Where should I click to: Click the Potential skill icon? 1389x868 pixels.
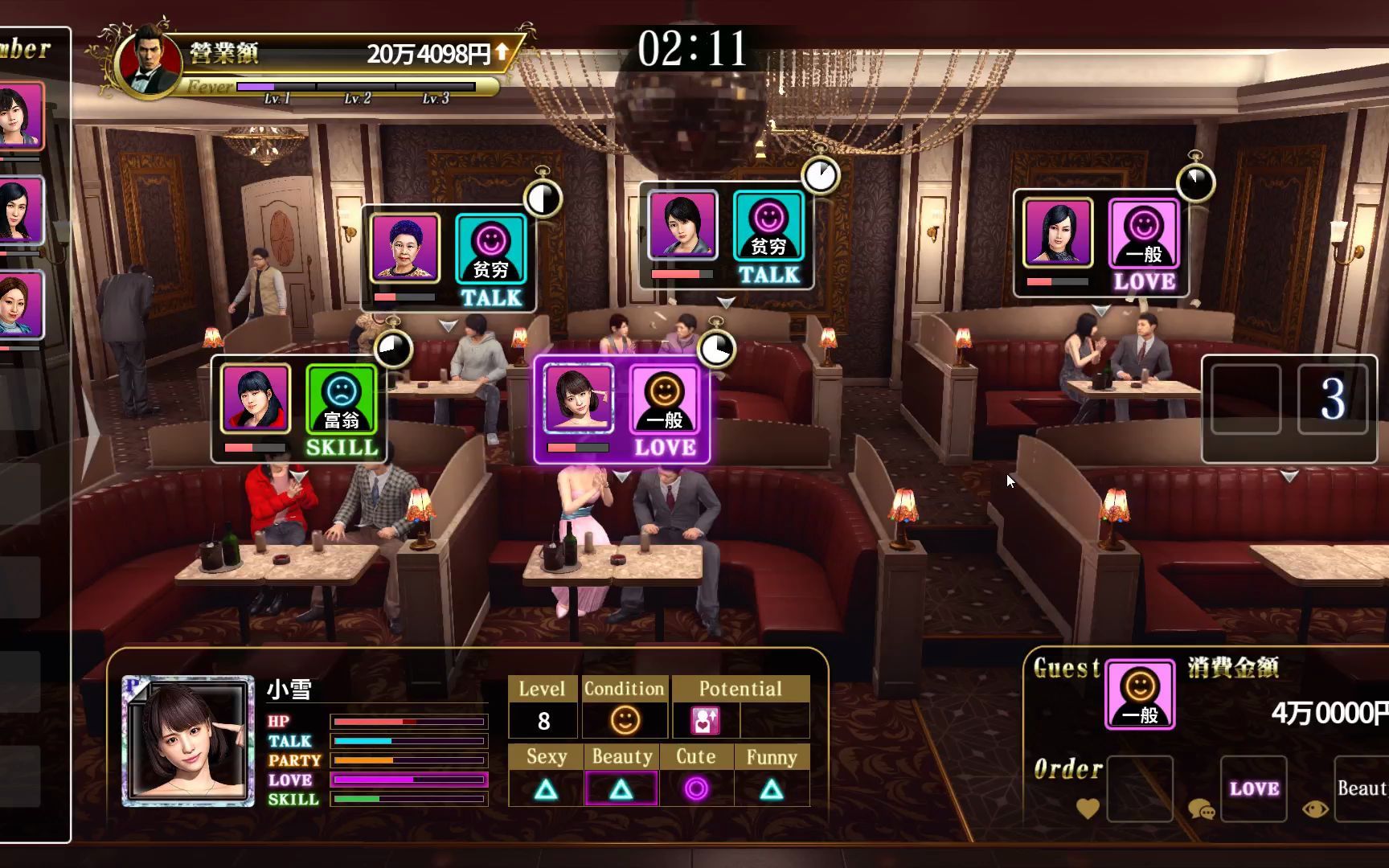pyautogui.click(x=705, y=720)
